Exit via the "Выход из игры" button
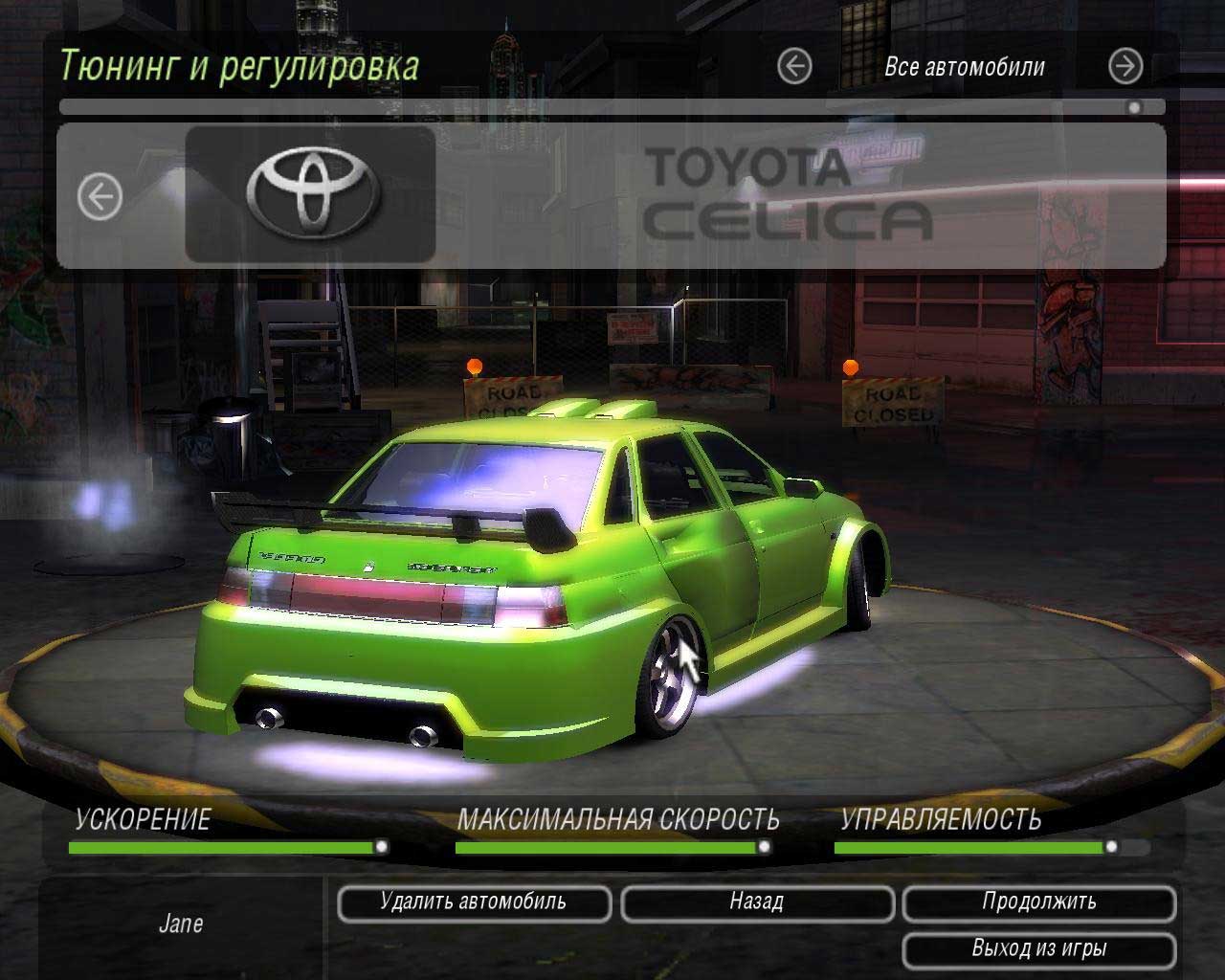Screen dimensions: 1225x980 pos(1038,949)
